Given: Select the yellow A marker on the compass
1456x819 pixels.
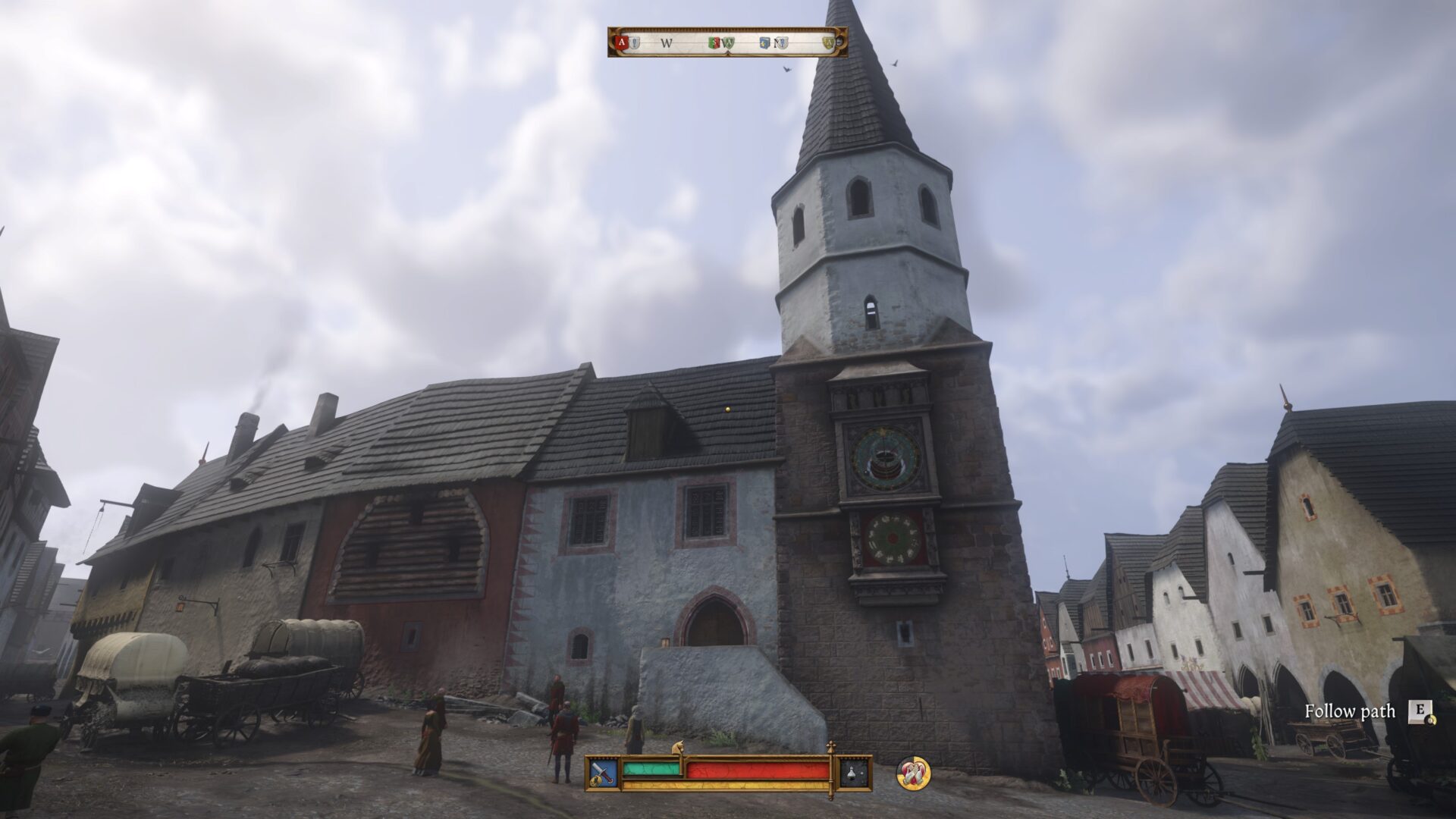Looking at the screenshot, I should coord(827,43).
